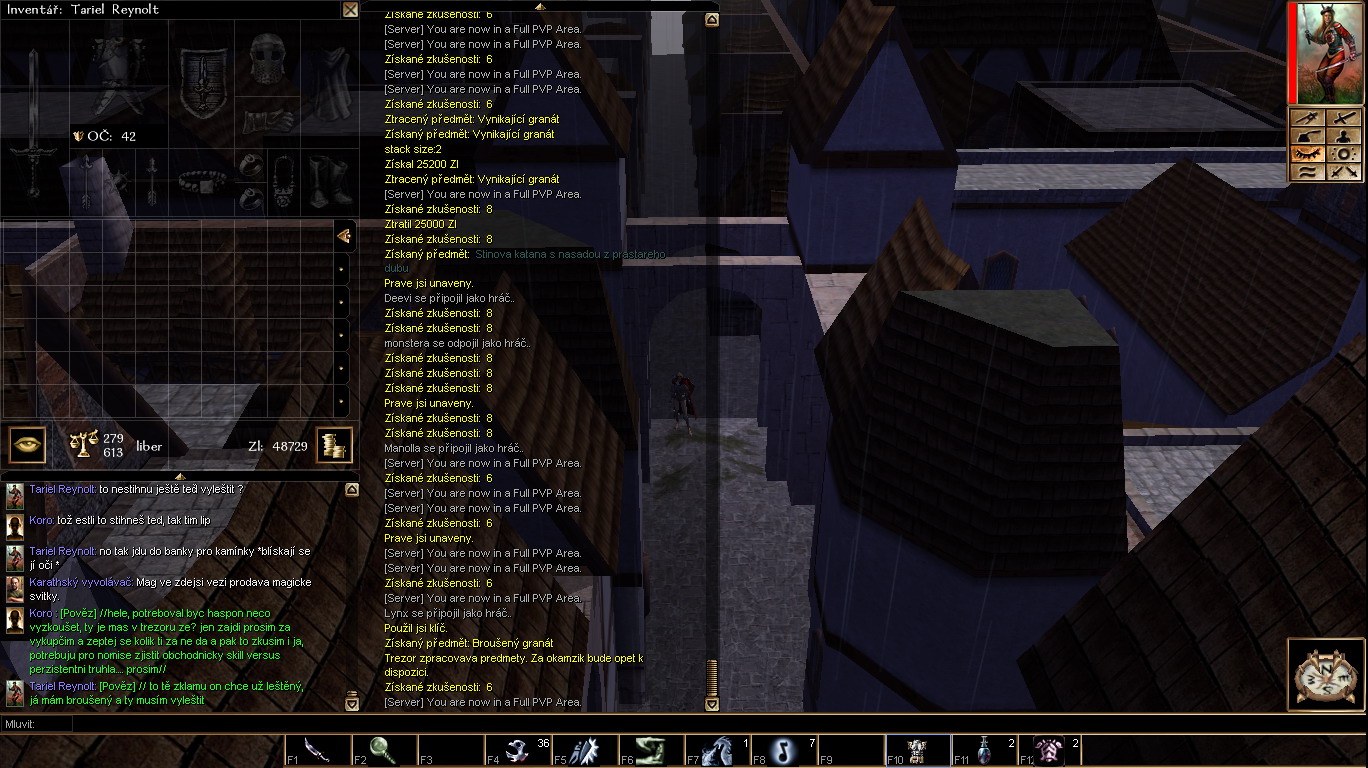Close the Inventář window
This screenshot has width=1368, height=768.
click(x=350, y=10)
